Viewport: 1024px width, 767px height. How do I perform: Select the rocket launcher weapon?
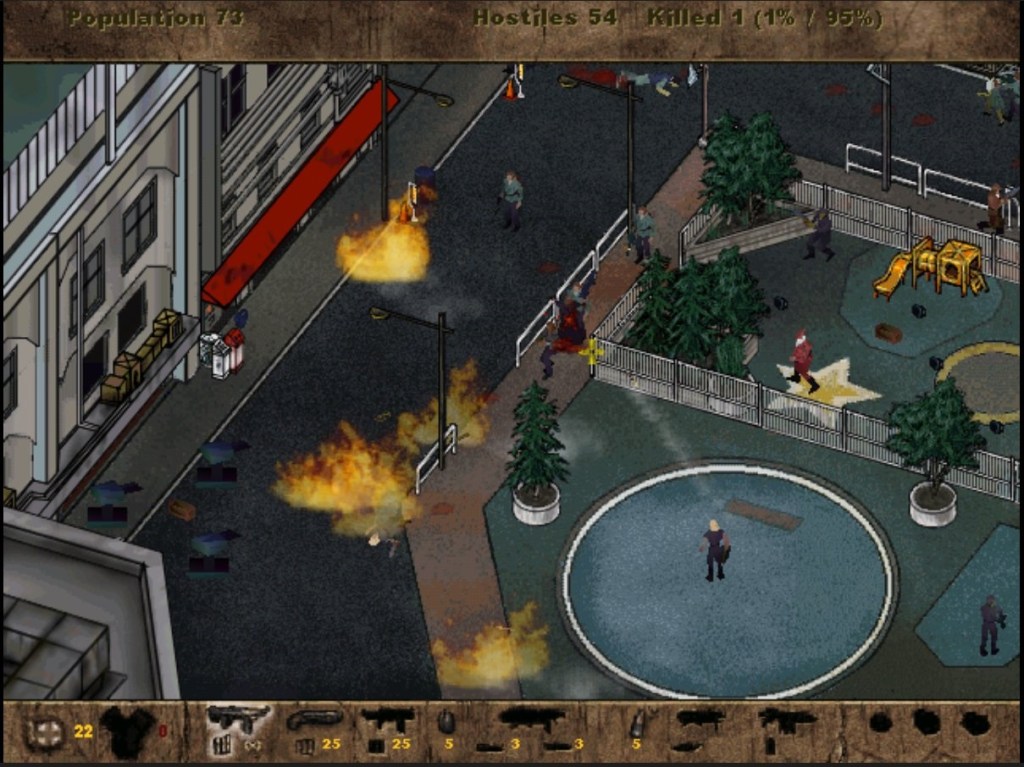(x=530, y=718)
